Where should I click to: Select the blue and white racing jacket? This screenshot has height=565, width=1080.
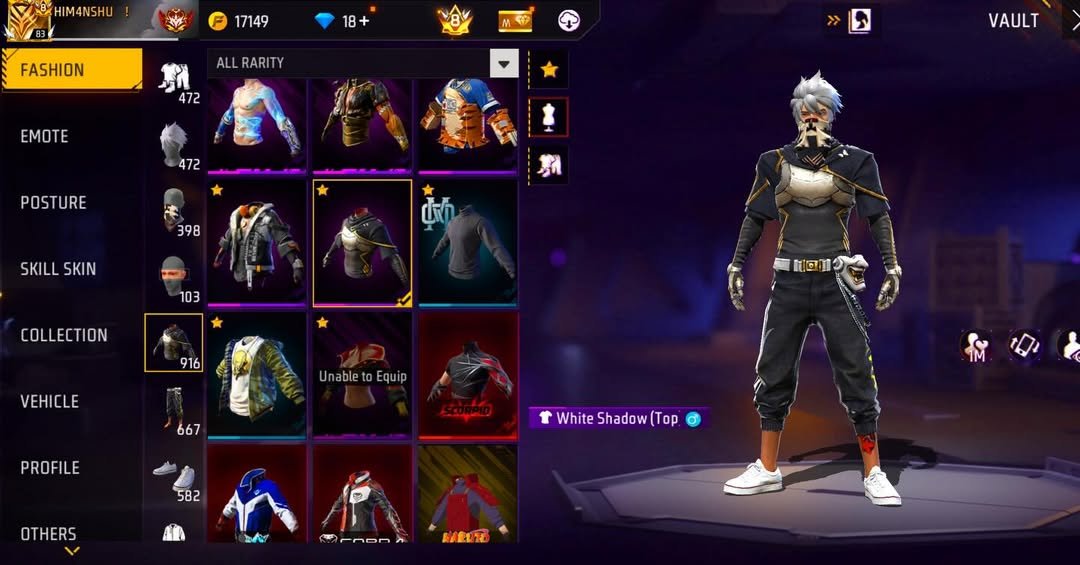pyautogui.click(x=257, y=495)
